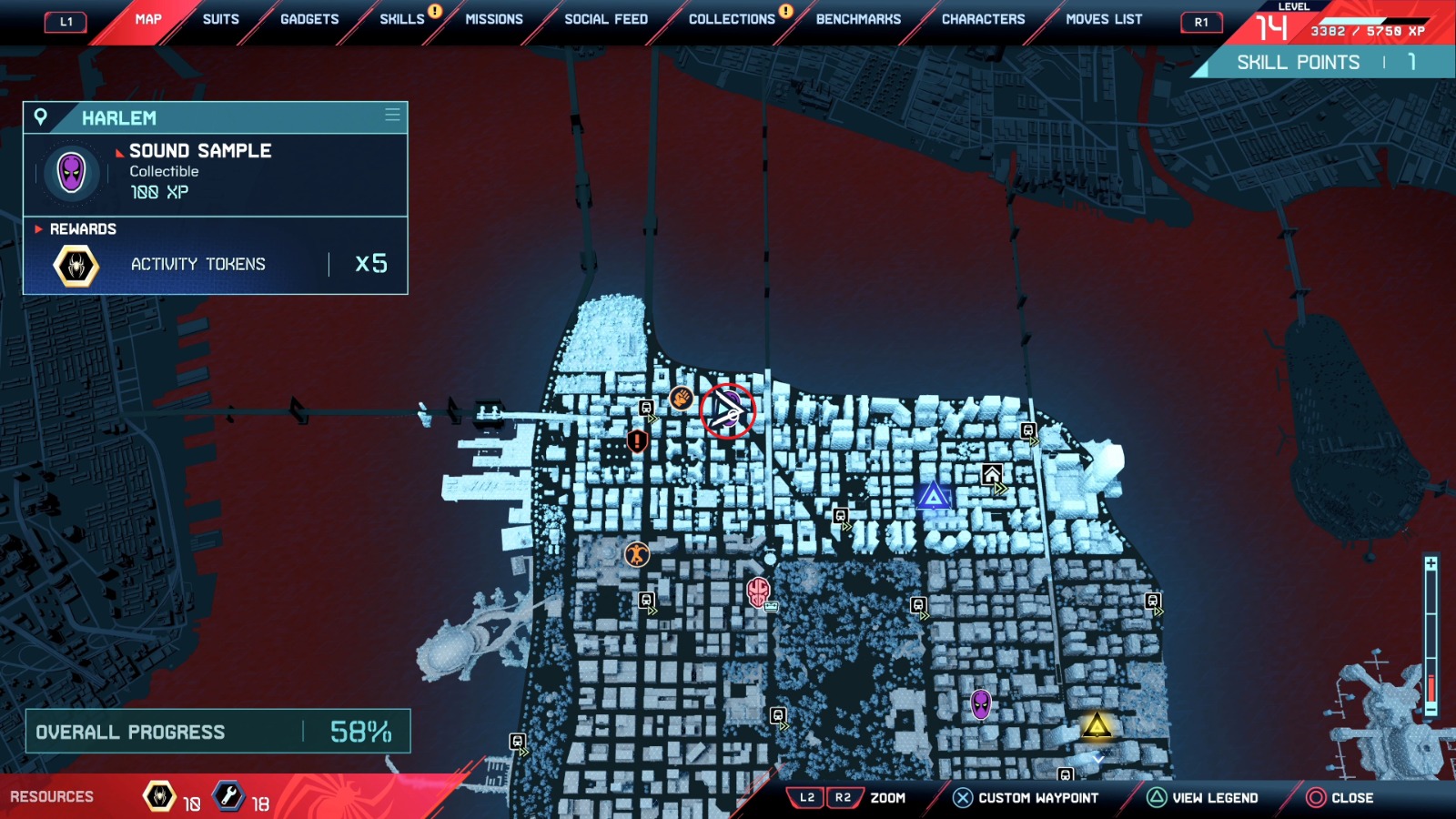This screenshot has width=1456, height=819.
Task: Select the red Spider-Man mask marker
Action: point(758,591)
